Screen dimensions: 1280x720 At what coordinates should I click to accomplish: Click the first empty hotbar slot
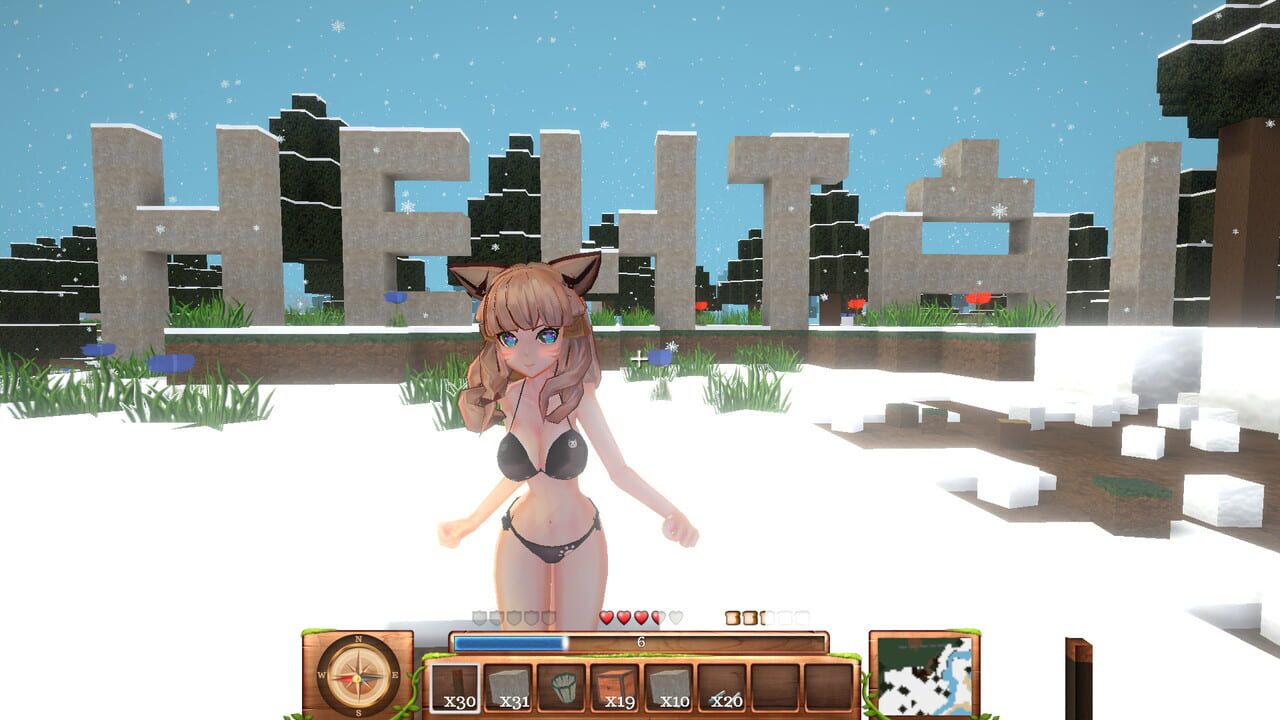click(775, 686)
